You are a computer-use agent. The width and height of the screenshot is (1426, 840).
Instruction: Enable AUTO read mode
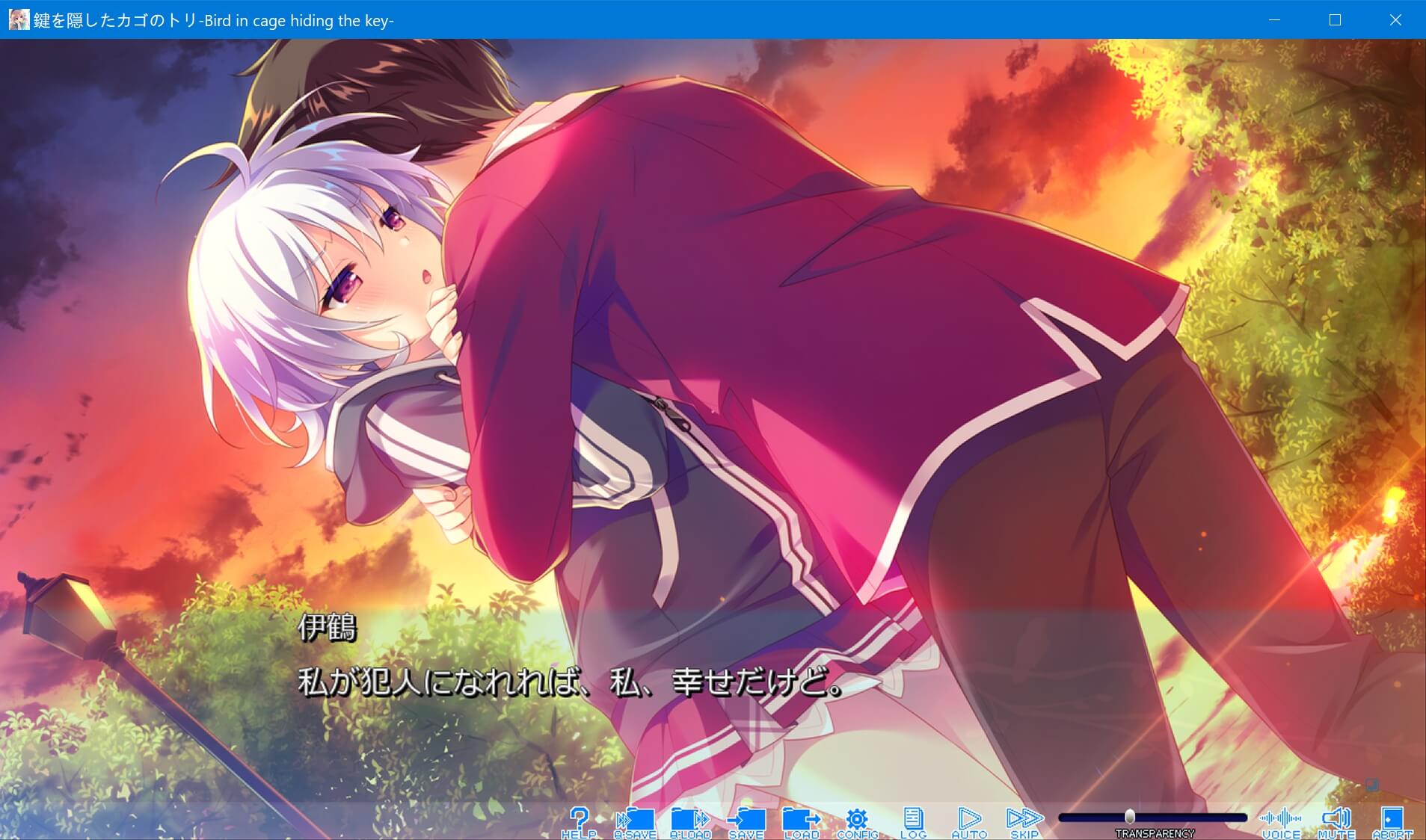[968, 818]
